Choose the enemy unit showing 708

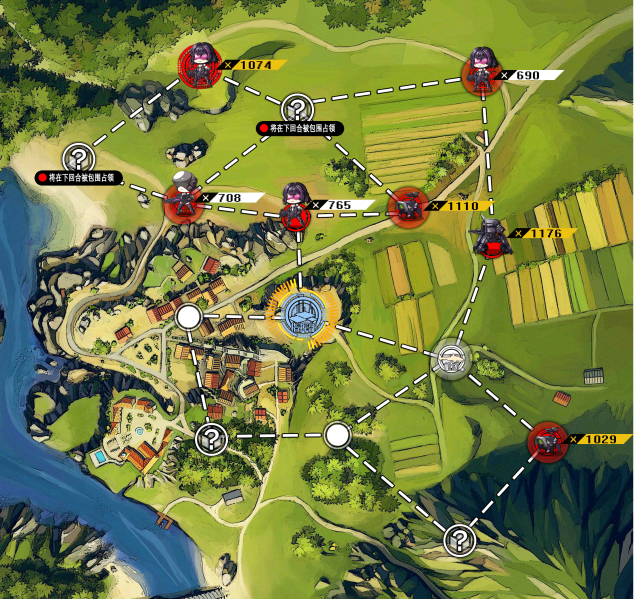(183, 201)
